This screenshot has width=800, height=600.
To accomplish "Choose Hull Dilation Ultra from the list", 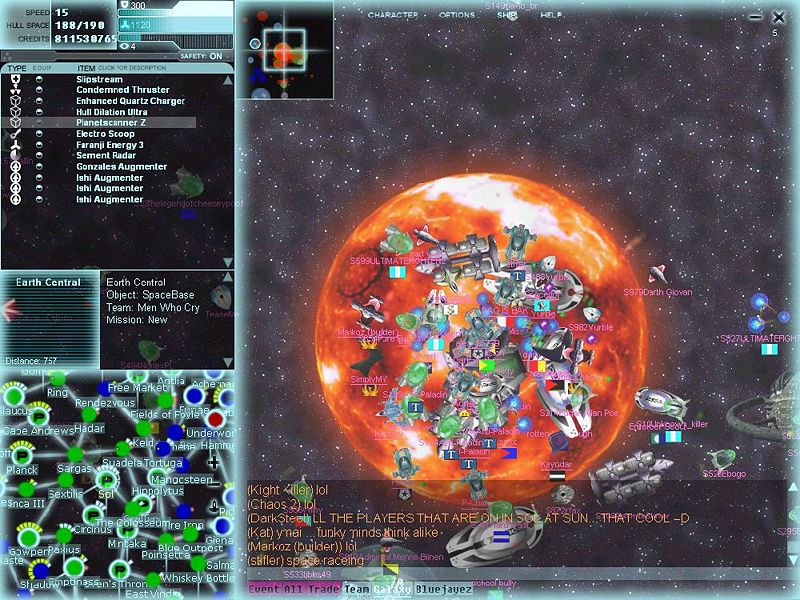I will tap(113, 112).
